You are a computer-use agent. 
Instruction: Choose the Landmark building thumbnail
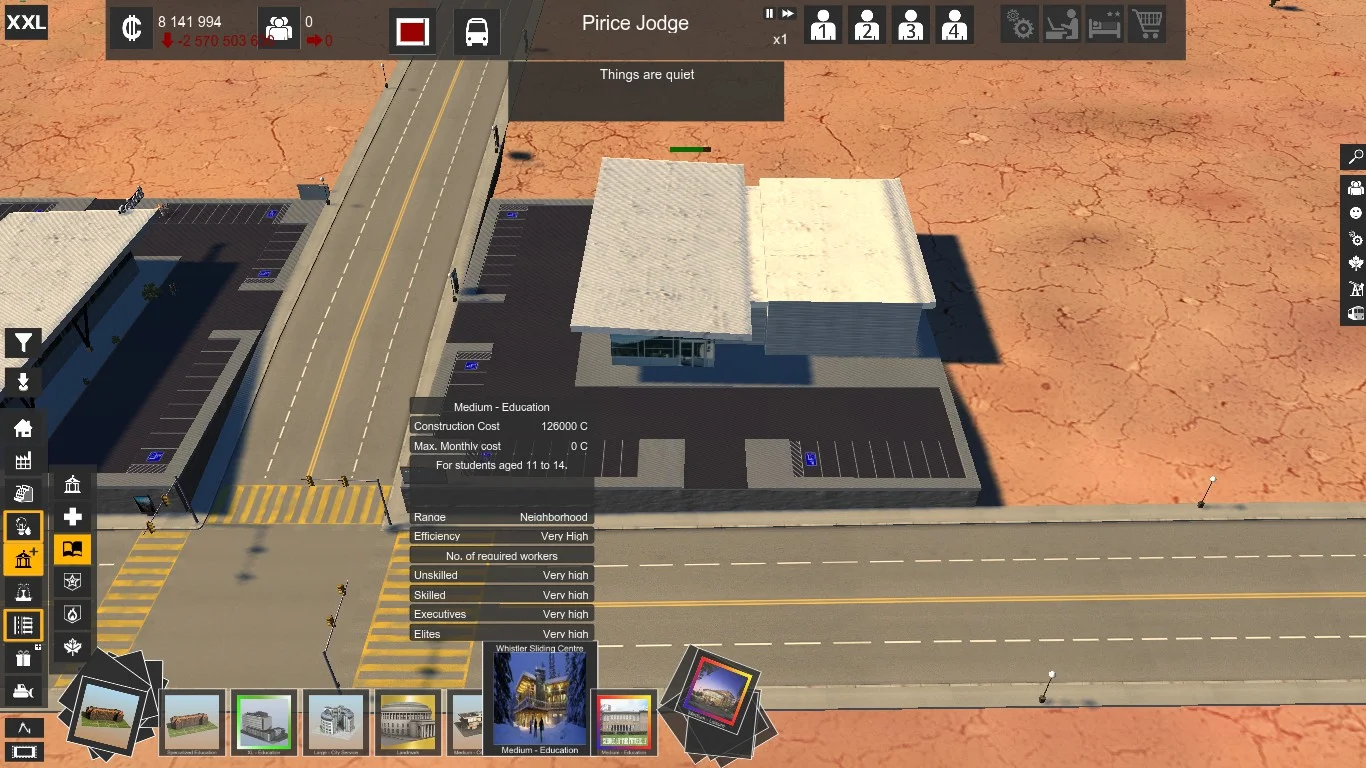tap(408, 722)
